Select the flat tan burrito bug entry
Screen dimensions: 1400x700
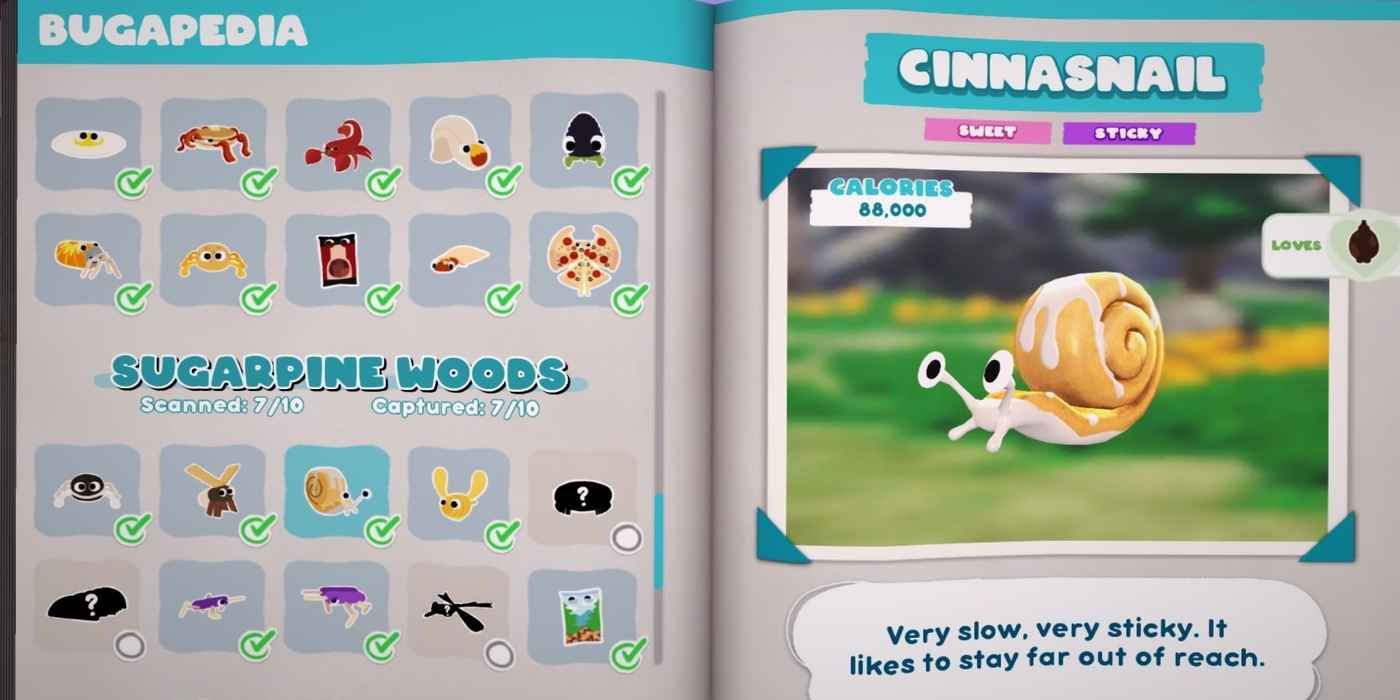pos(460,260)
